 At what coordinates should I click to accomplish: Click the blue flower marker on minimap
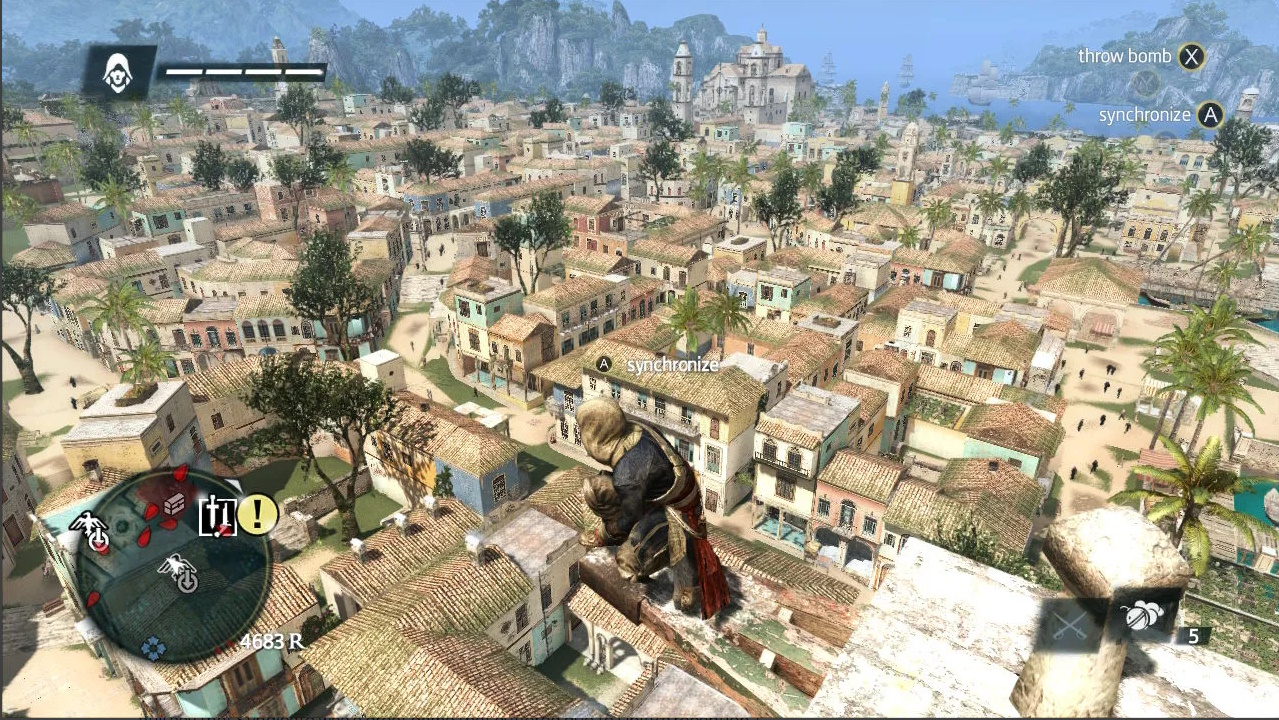[x=152, y=648]
